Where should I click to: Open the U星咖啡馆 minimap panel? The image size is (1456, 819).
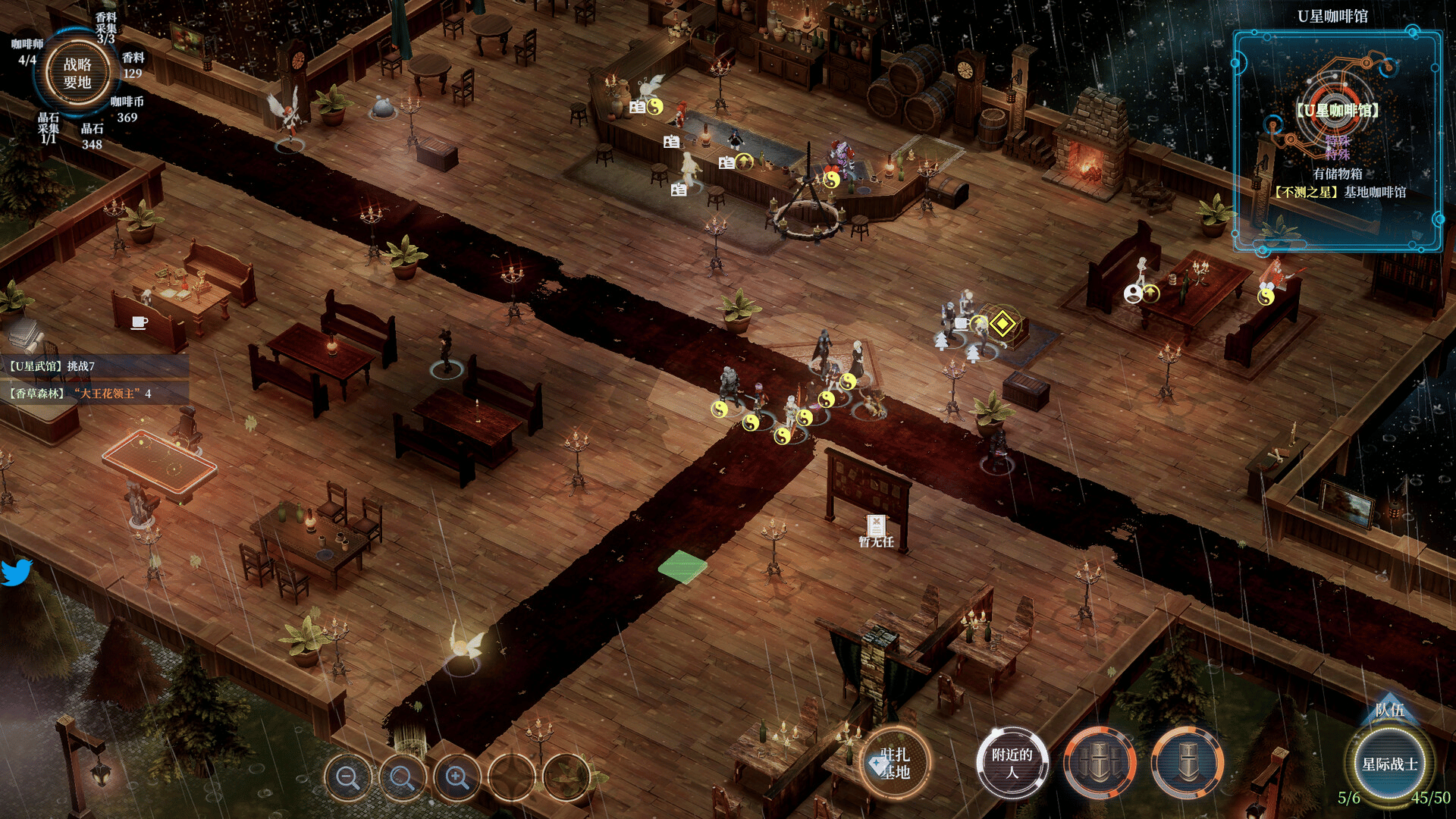(1338, 141)
